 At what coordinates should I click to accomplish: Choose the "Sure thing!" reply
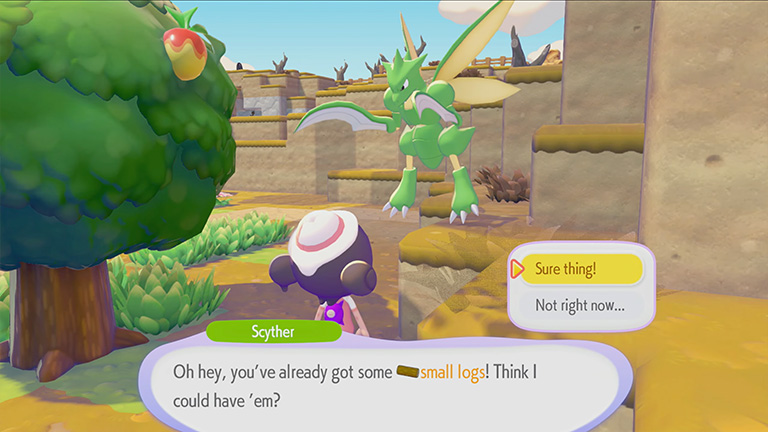coord(581,269)
